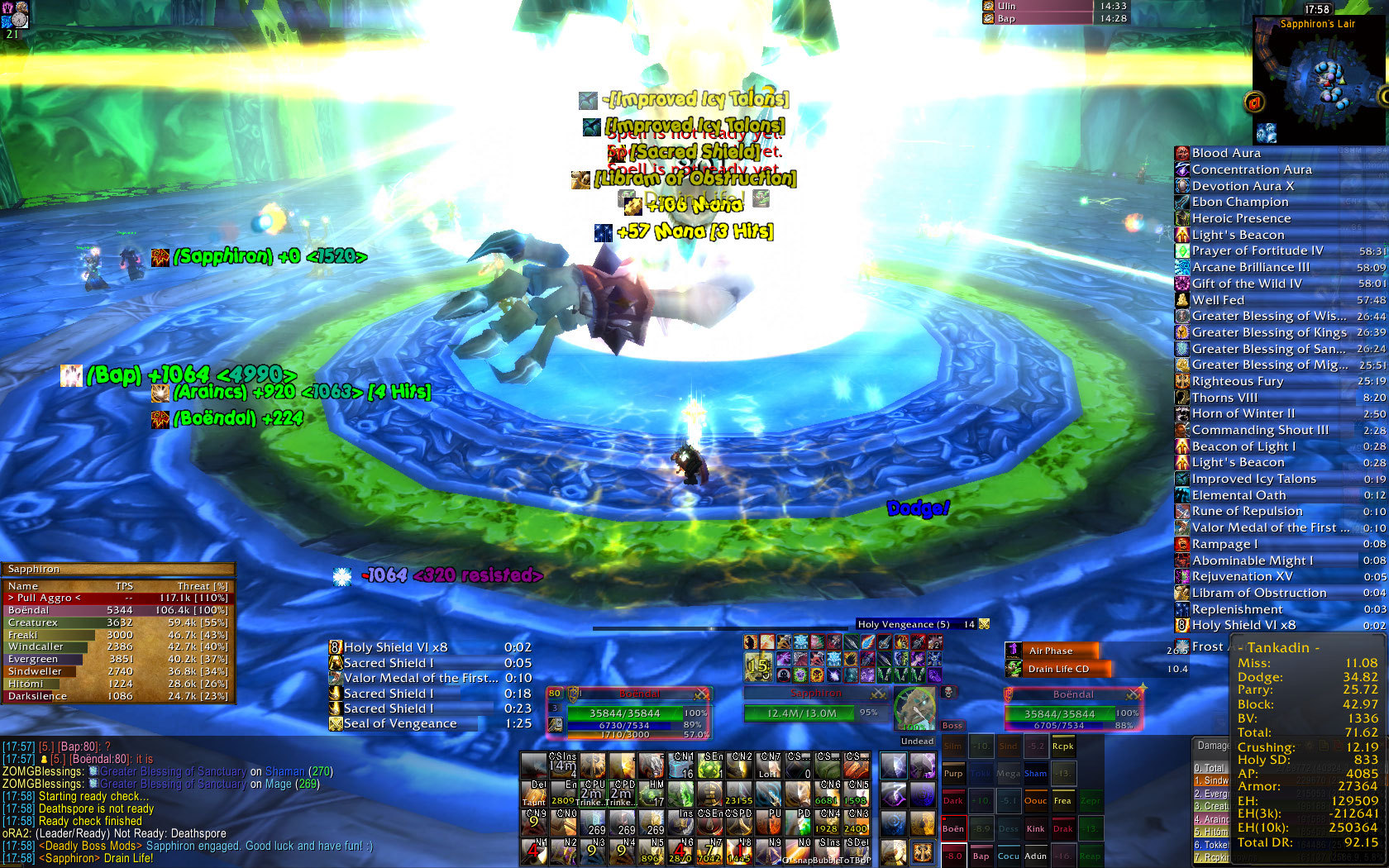Use the Taunt action button
This screenshot has width=1389, height=868.
pos(533,794)
